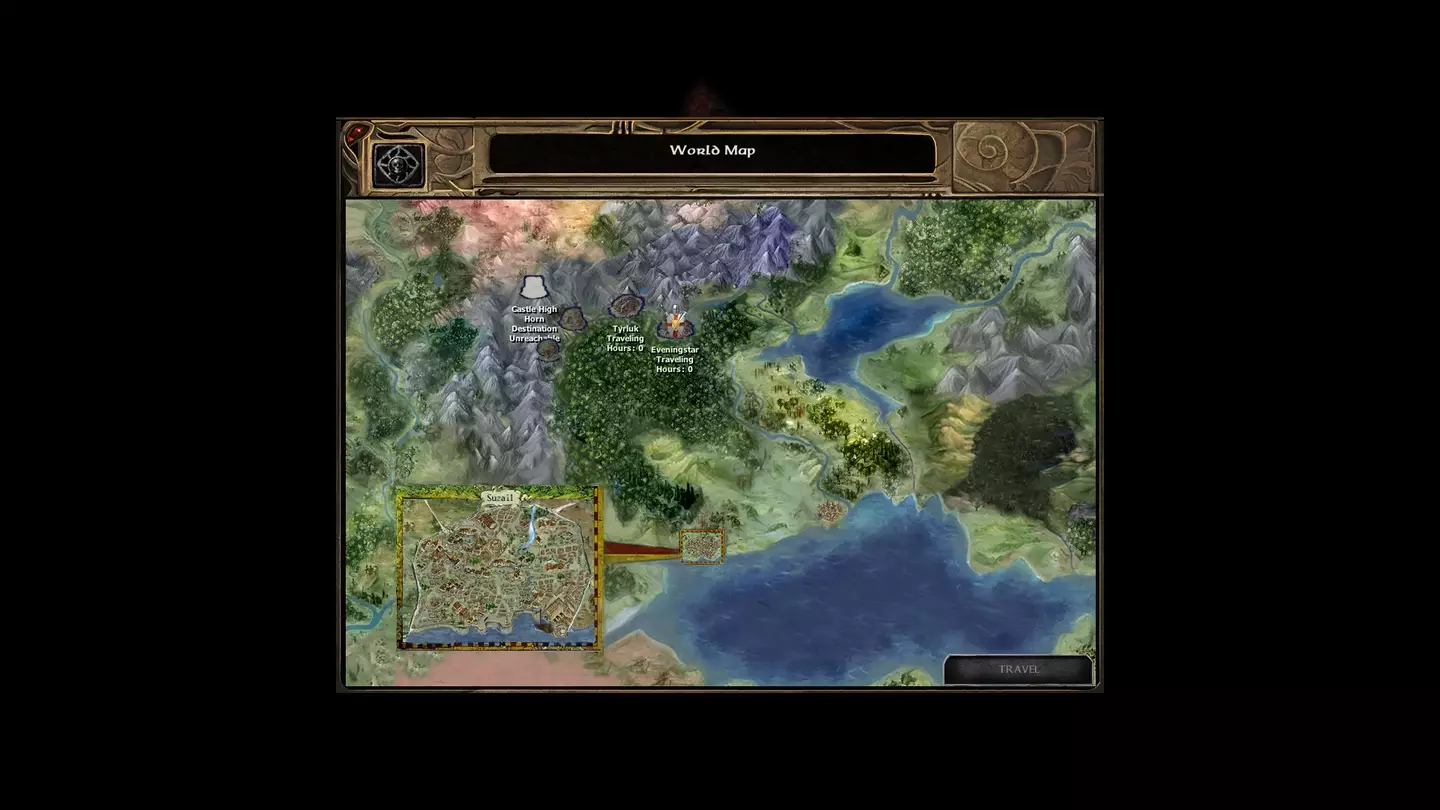Click the player party shield icon on Eveningstar

coord(677,315)
